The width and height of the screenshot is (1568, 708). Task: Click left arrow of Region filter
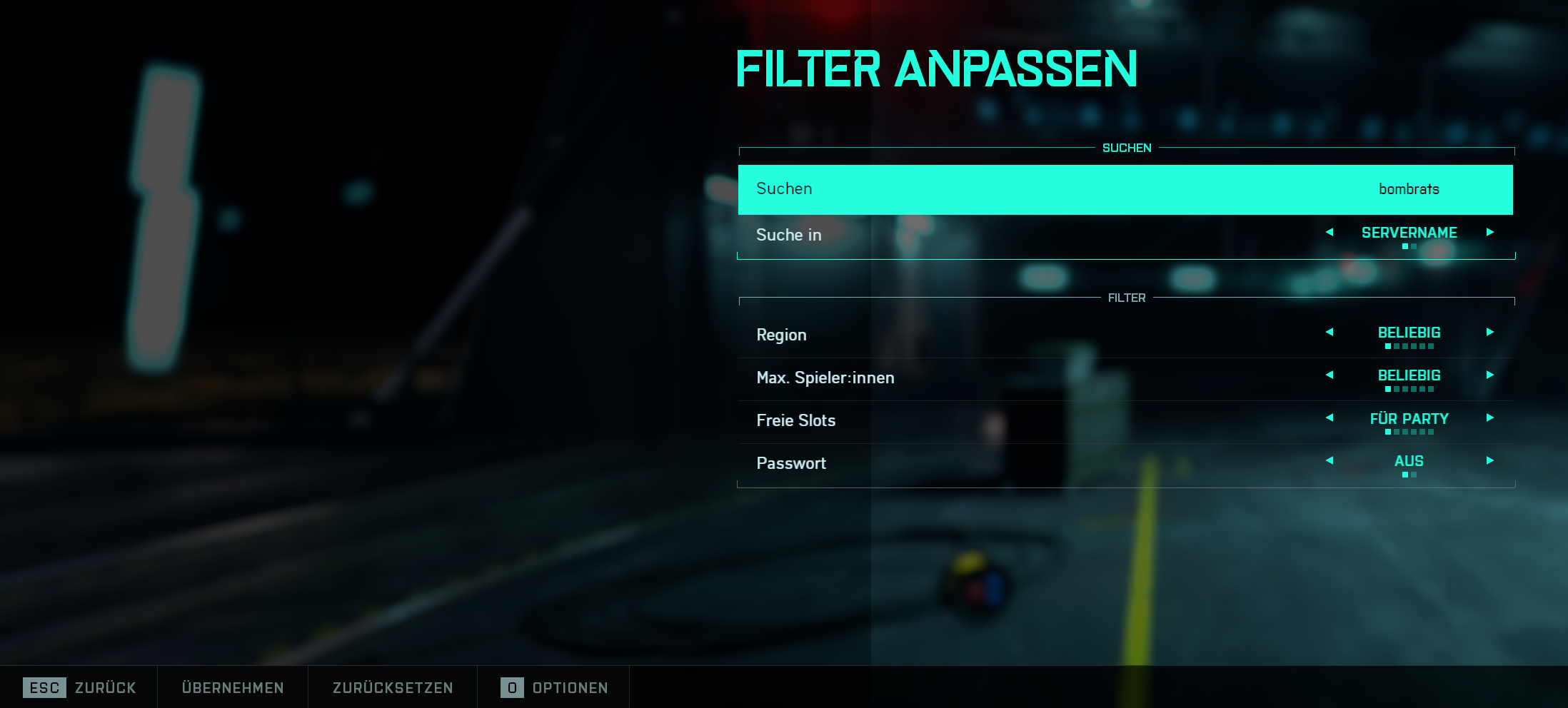coord(1330,332)
